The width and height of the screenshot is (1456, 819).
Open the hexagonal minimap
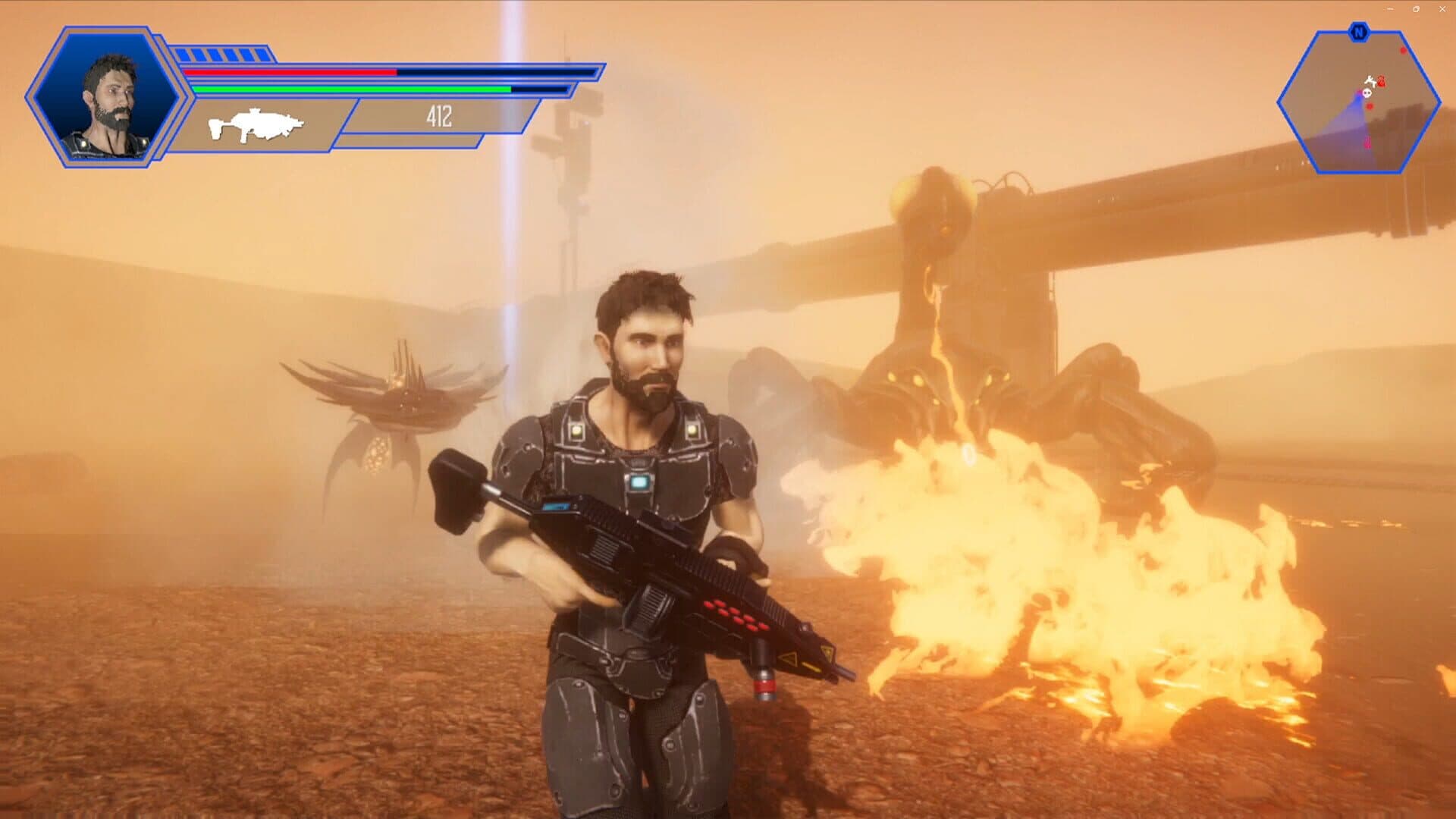[1358, 102]
